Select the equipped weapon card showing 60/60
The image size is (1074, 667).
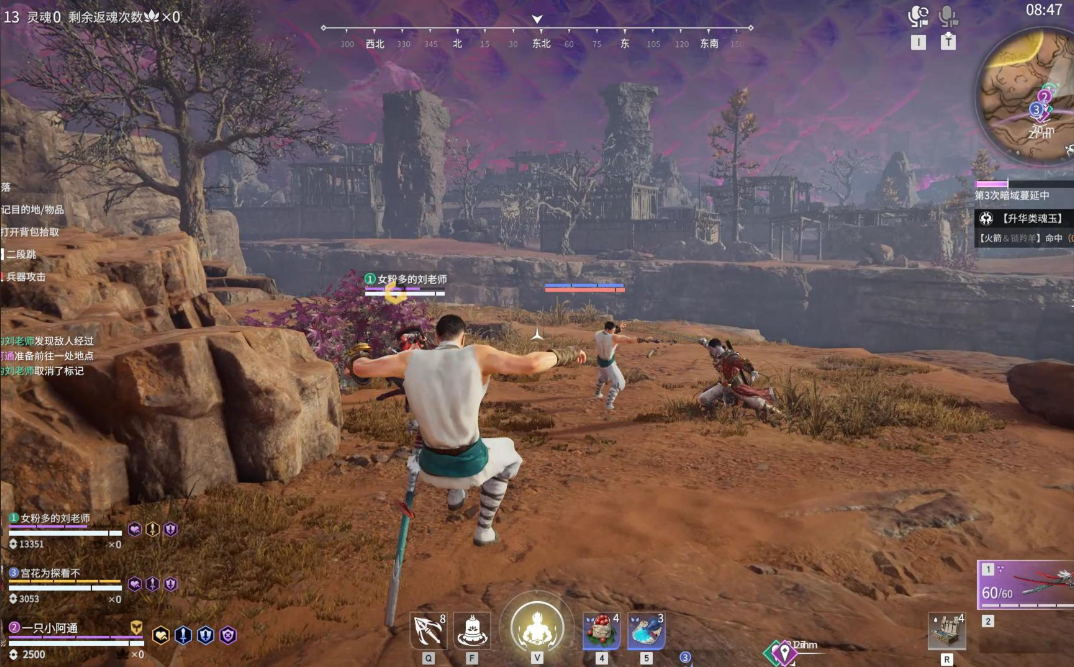tap(1025, 585)
